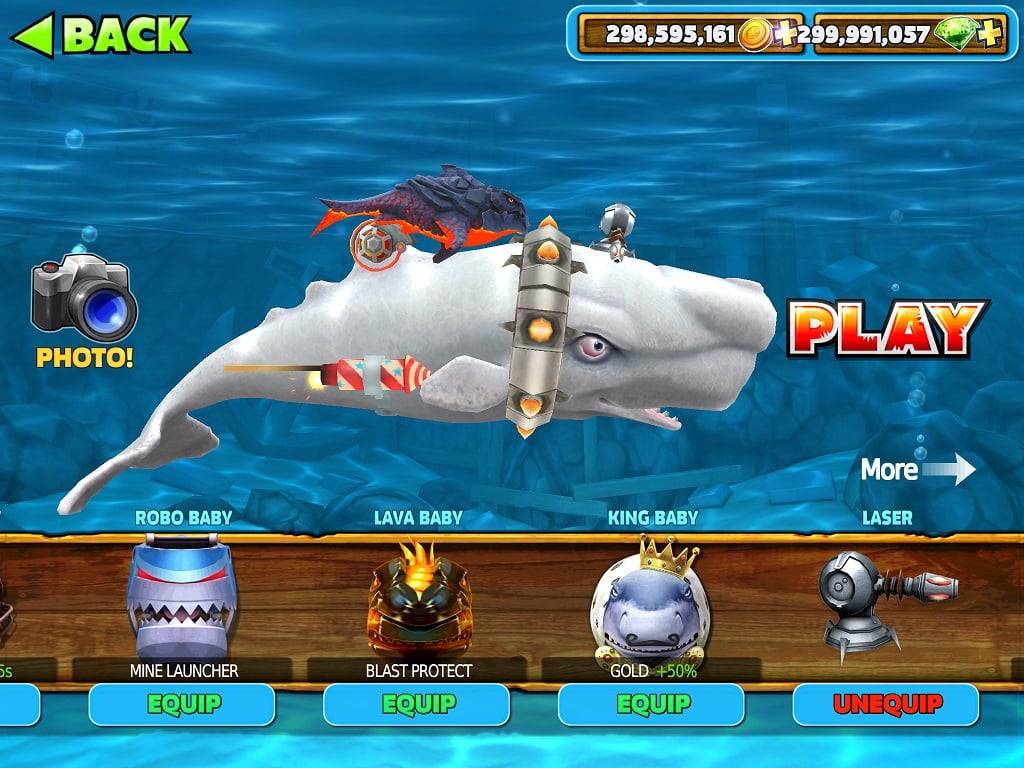Add more gold coins with the plus
The height and width of the screenshot is (768, 1024).
point(787,35)
